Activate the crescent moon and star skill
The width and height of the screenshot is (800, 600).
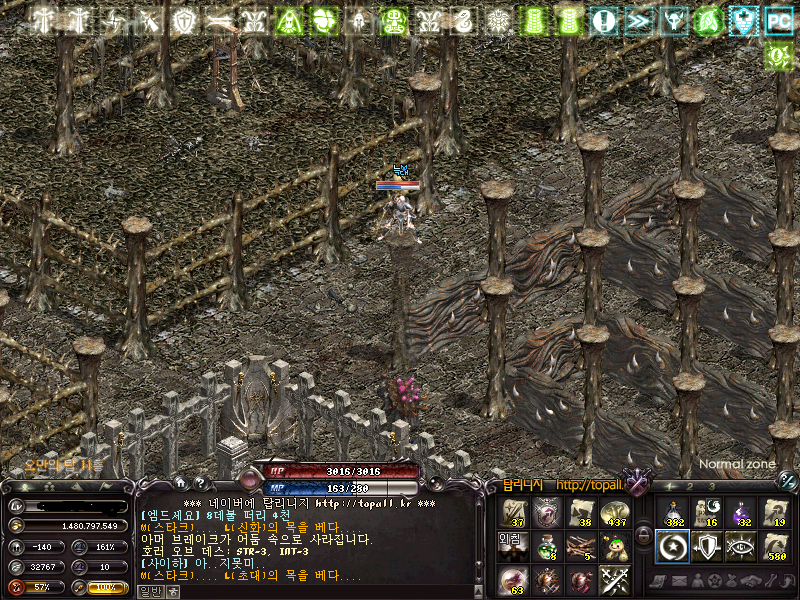tap(672, 546)
